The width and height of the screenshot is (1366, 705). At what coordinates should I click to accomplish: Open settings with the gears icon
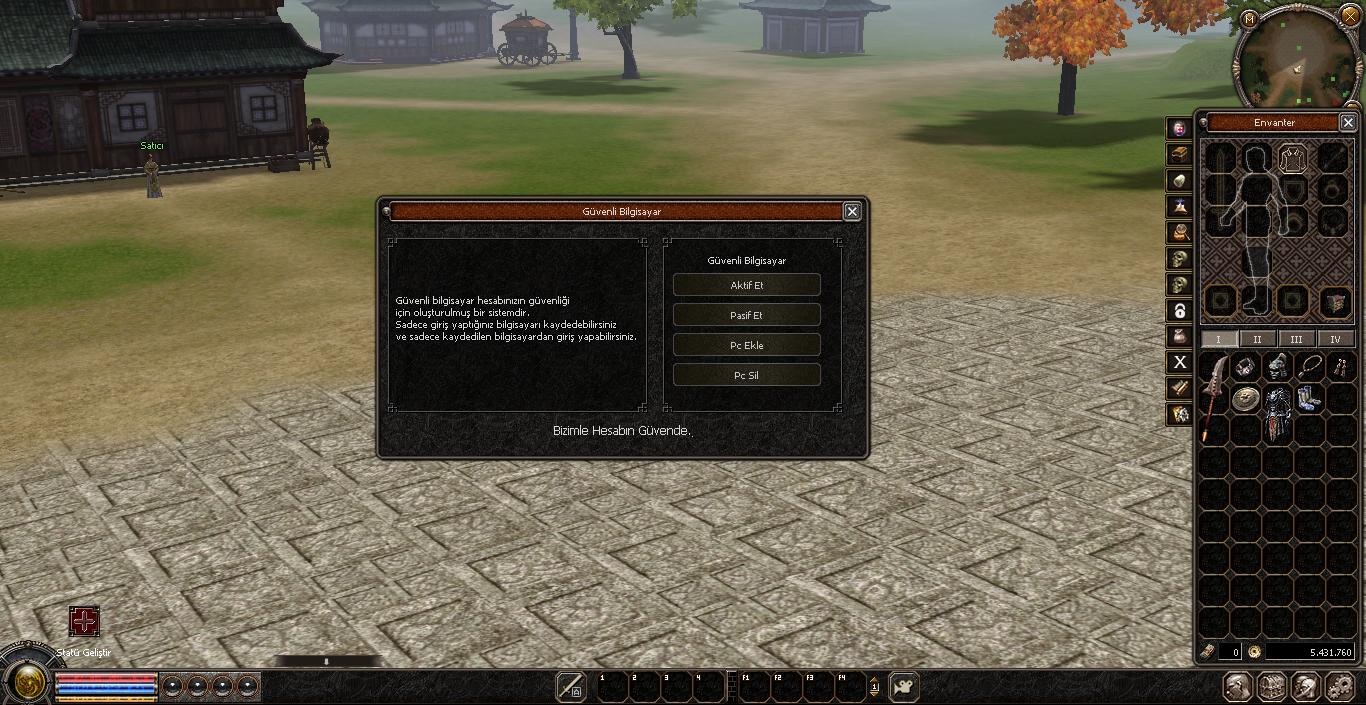[x=1338, y=687]
